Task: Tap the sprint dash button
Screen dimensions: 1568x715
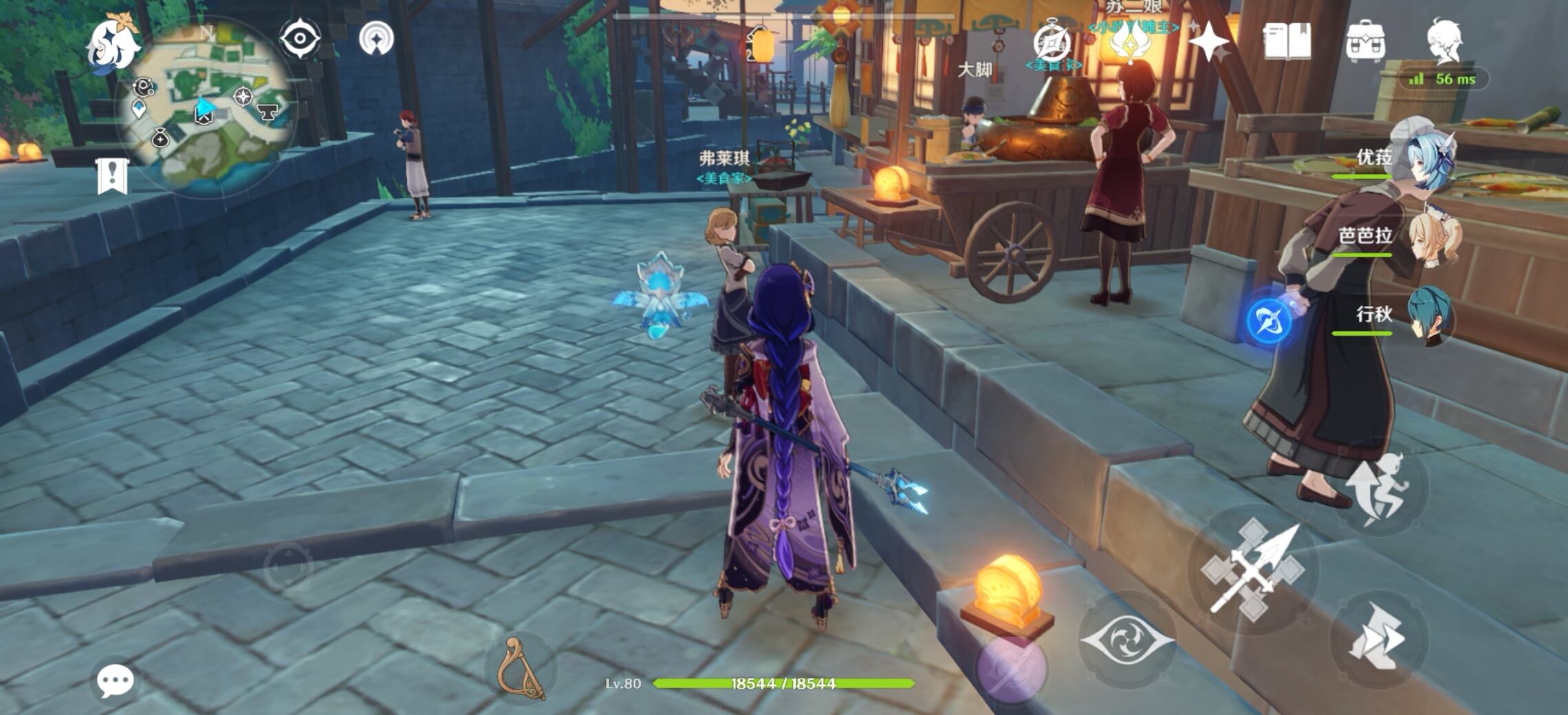Action: tap(1378, 637)
